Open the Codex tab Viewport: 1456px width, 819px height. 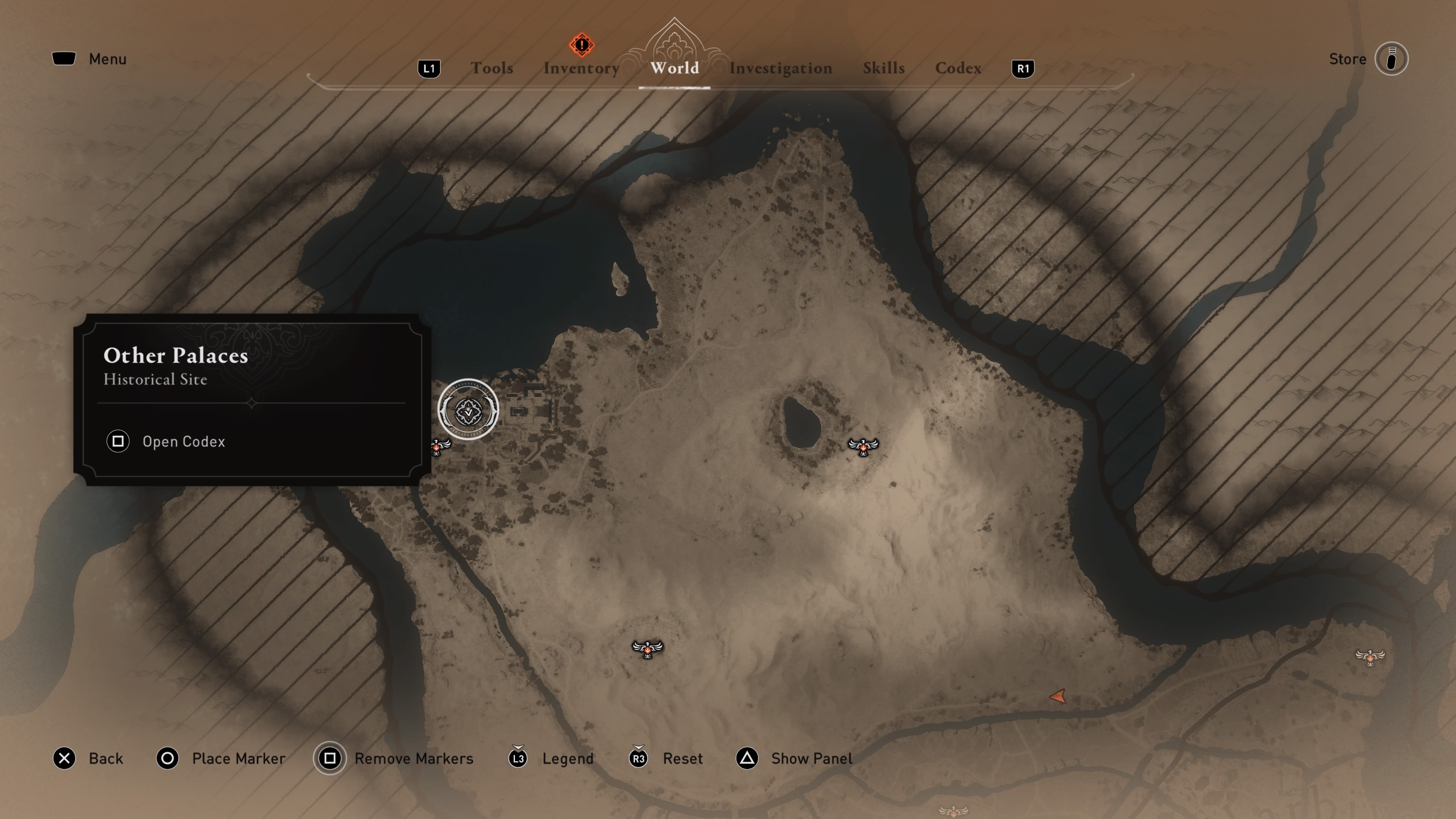(958, 68)
